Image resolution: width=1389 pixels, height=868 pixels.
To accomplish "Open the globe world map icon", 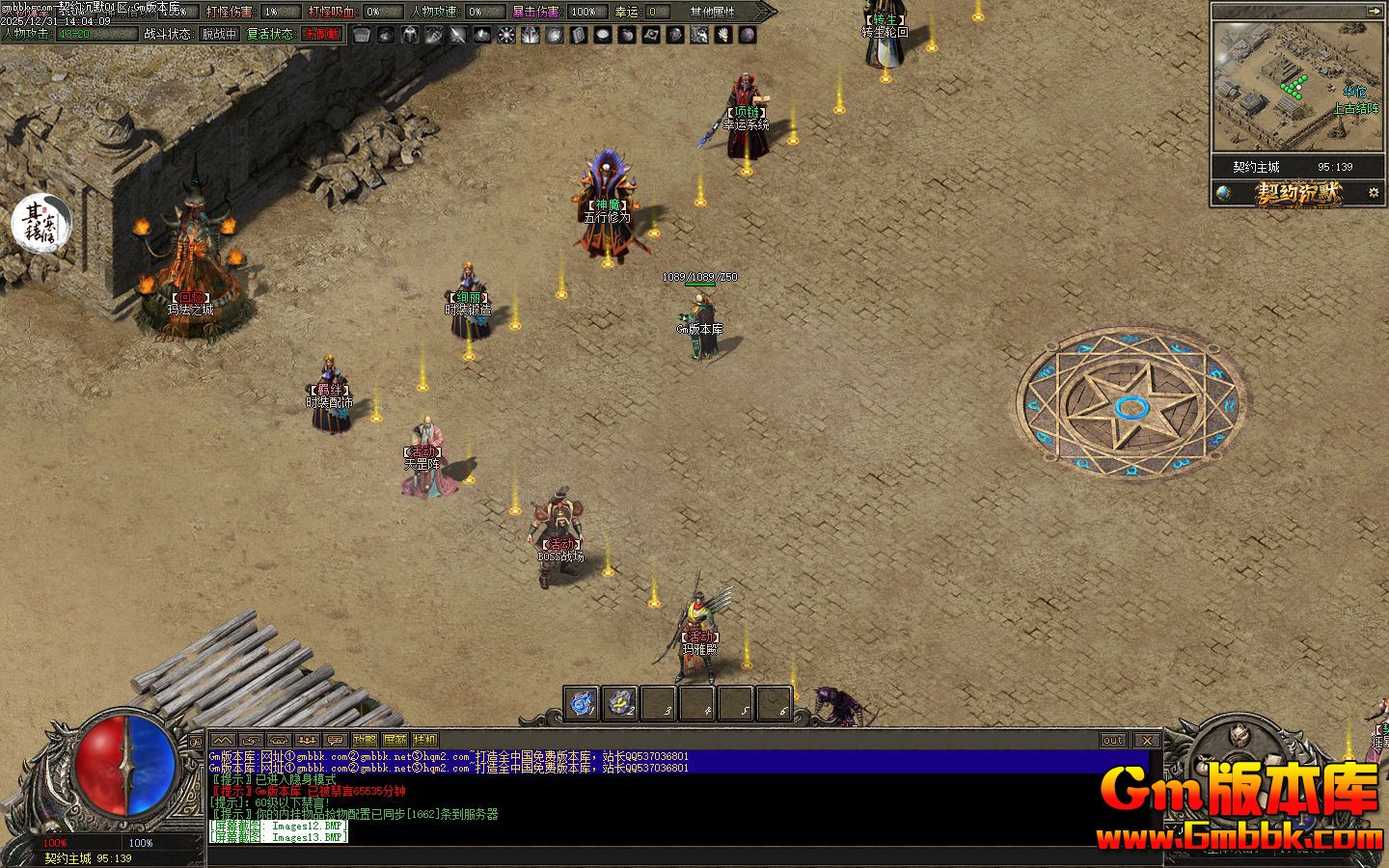I will 1223,193.
